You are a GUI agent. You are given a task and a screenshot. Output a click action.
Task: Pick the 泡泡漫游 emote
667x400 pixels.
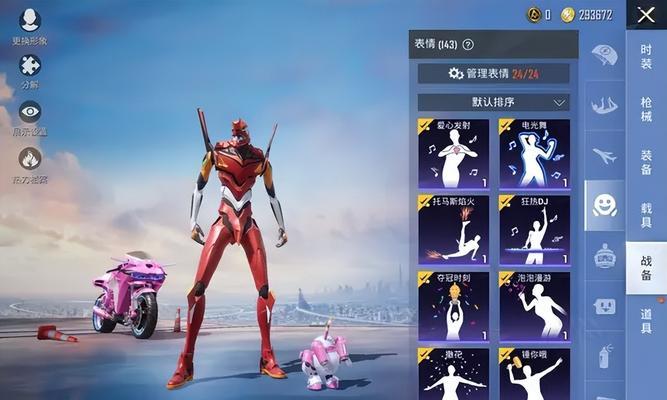pyautogui.click(x=534, y=306)
